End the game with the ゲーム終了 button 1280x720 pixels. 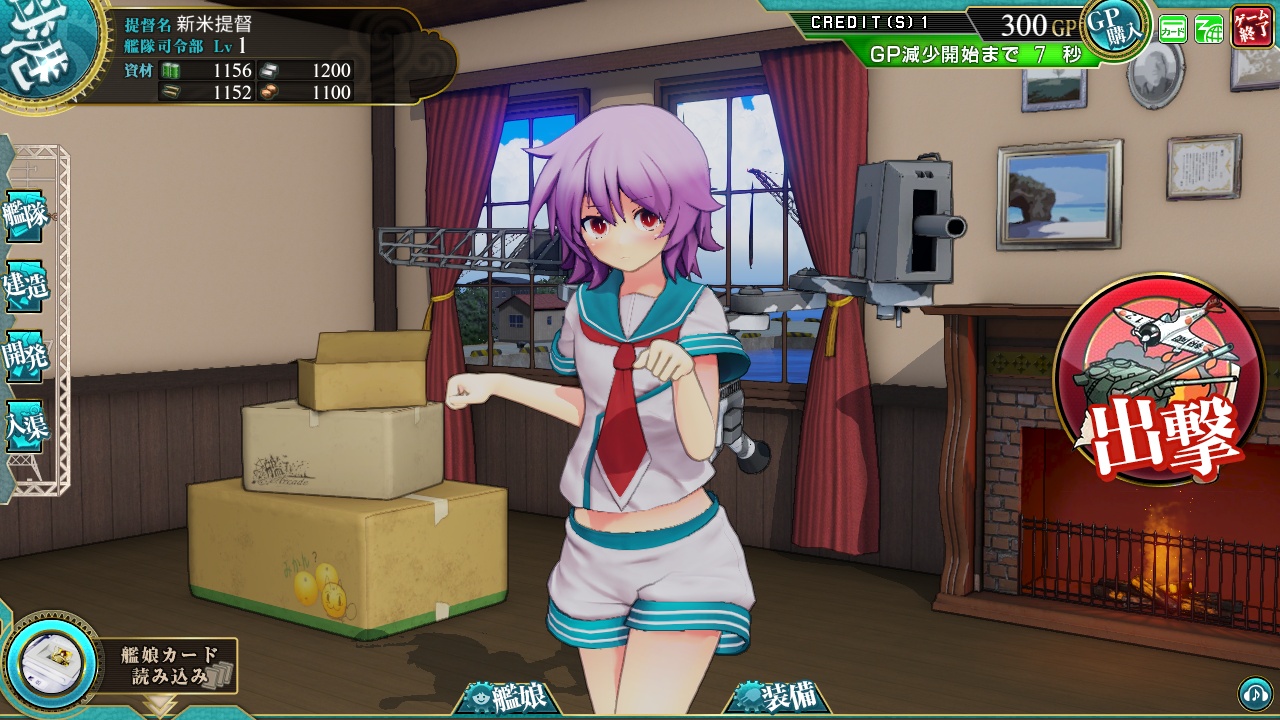coord(1252,28)
